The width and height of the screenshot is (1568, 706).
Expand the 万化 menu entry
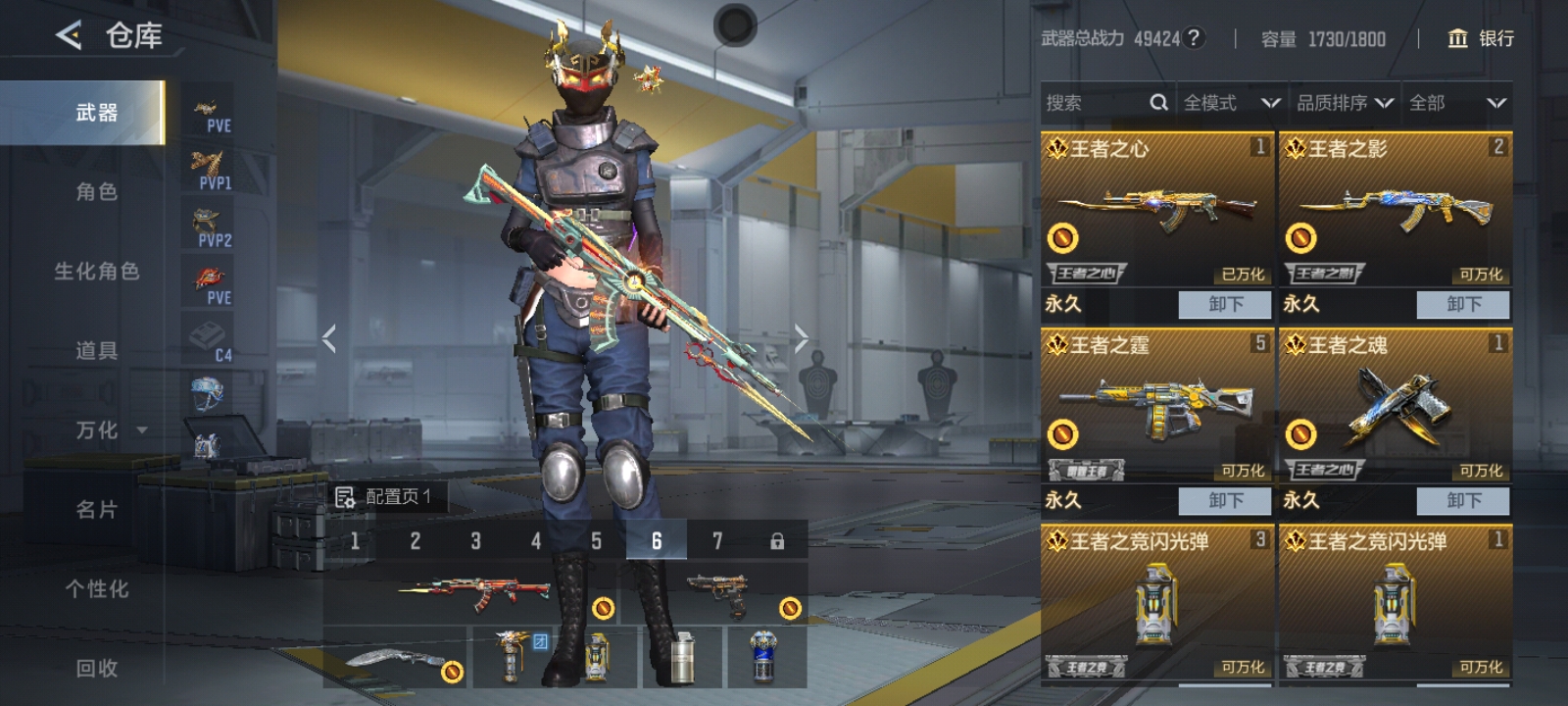pyautogui.click(x=108, y=430)
